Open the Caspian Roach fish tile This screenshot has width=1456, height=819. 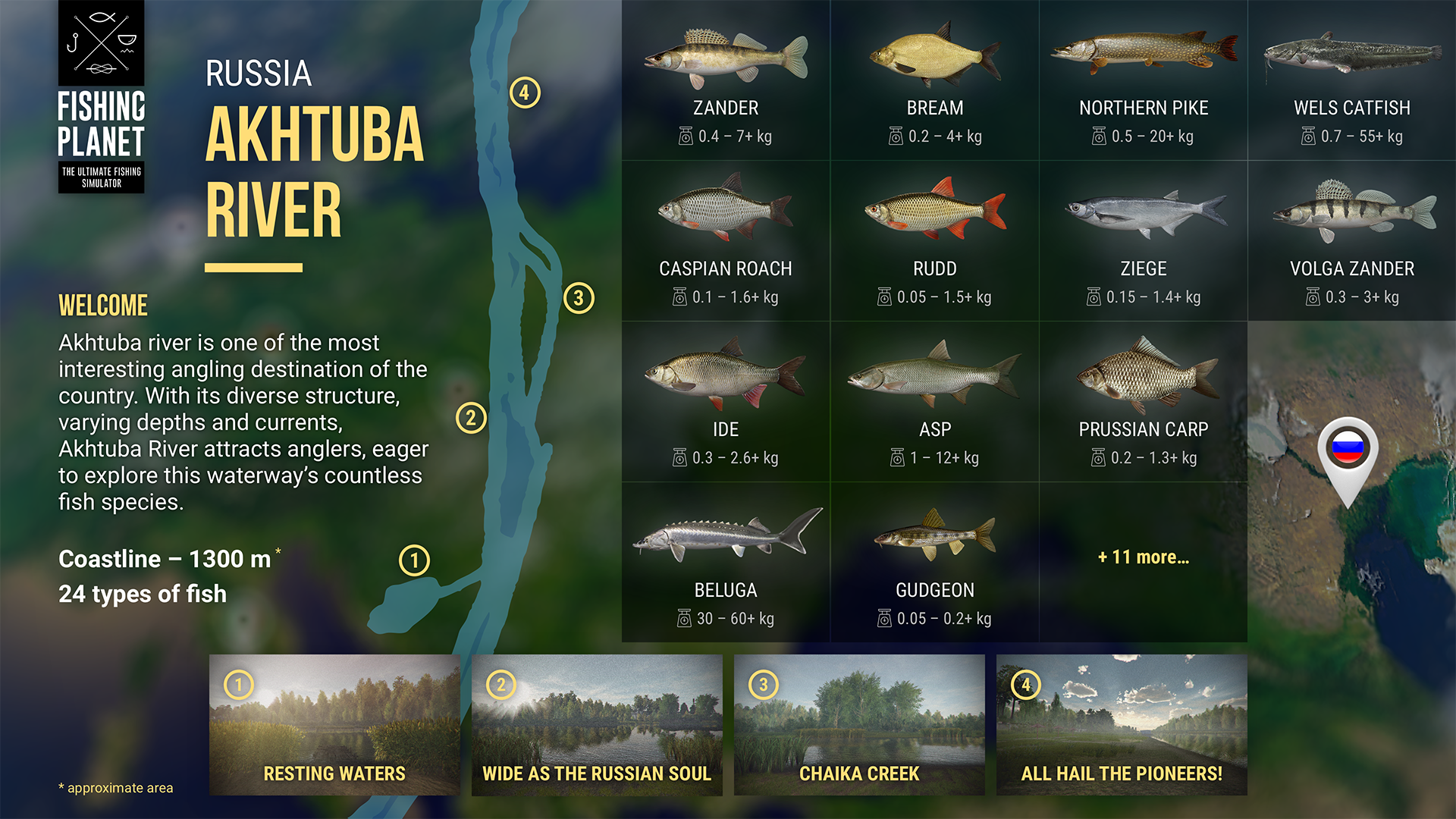pos(726,241)
